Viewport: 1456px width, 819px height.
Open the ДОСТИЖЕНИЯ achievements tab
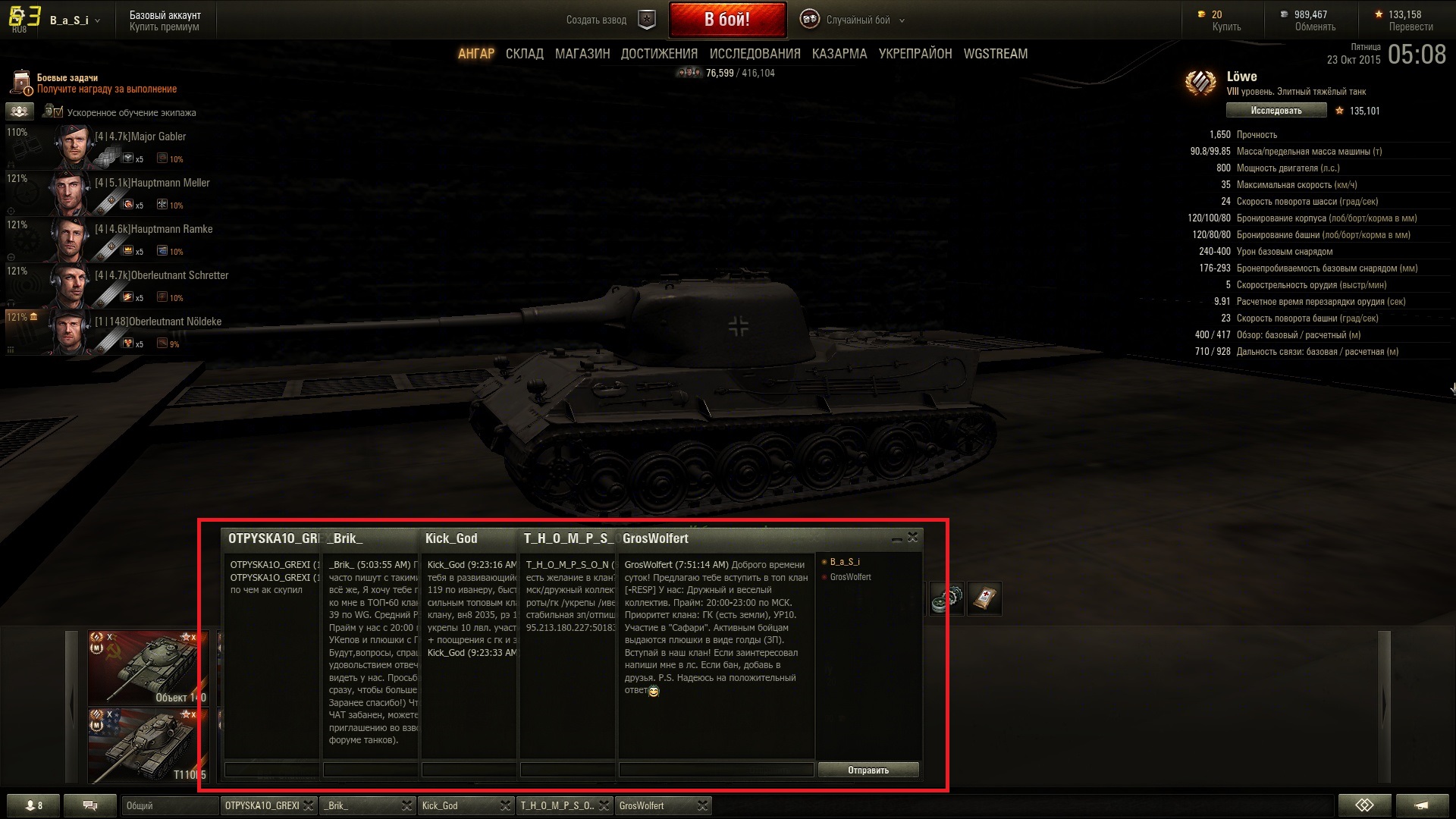(658, 54)
